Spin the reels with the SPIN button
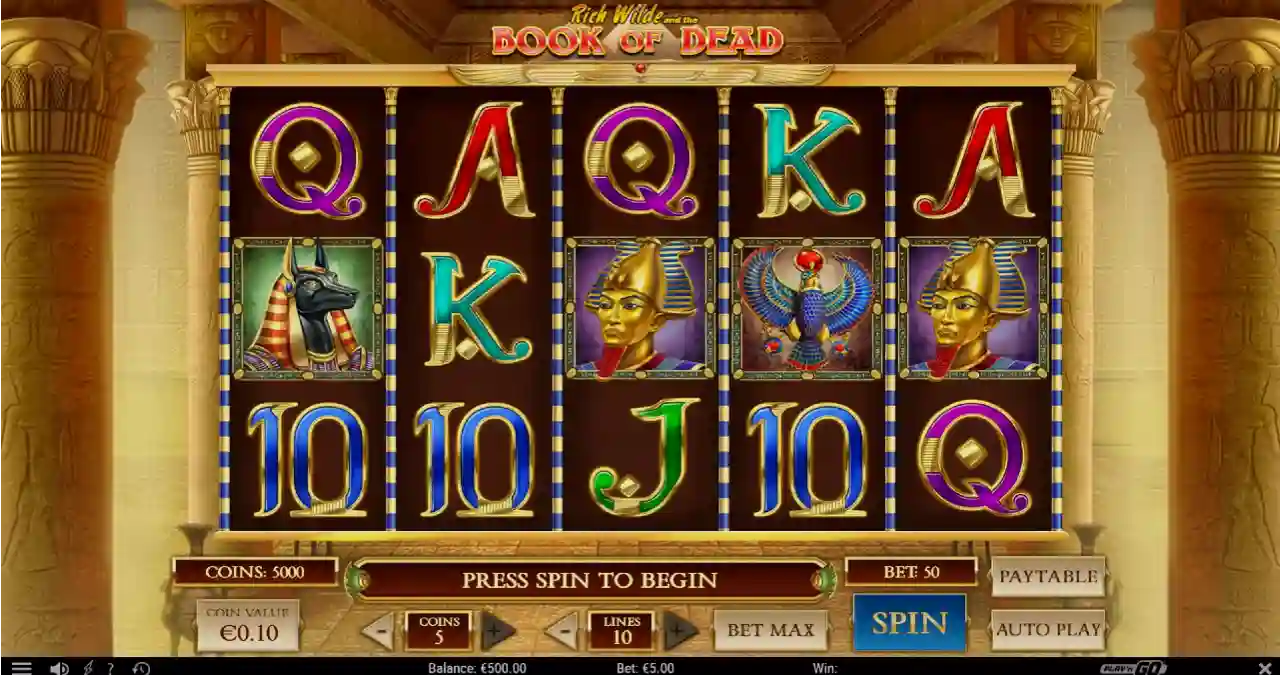1280x675 pixels. pyautogui.click(x=909, y=623)
